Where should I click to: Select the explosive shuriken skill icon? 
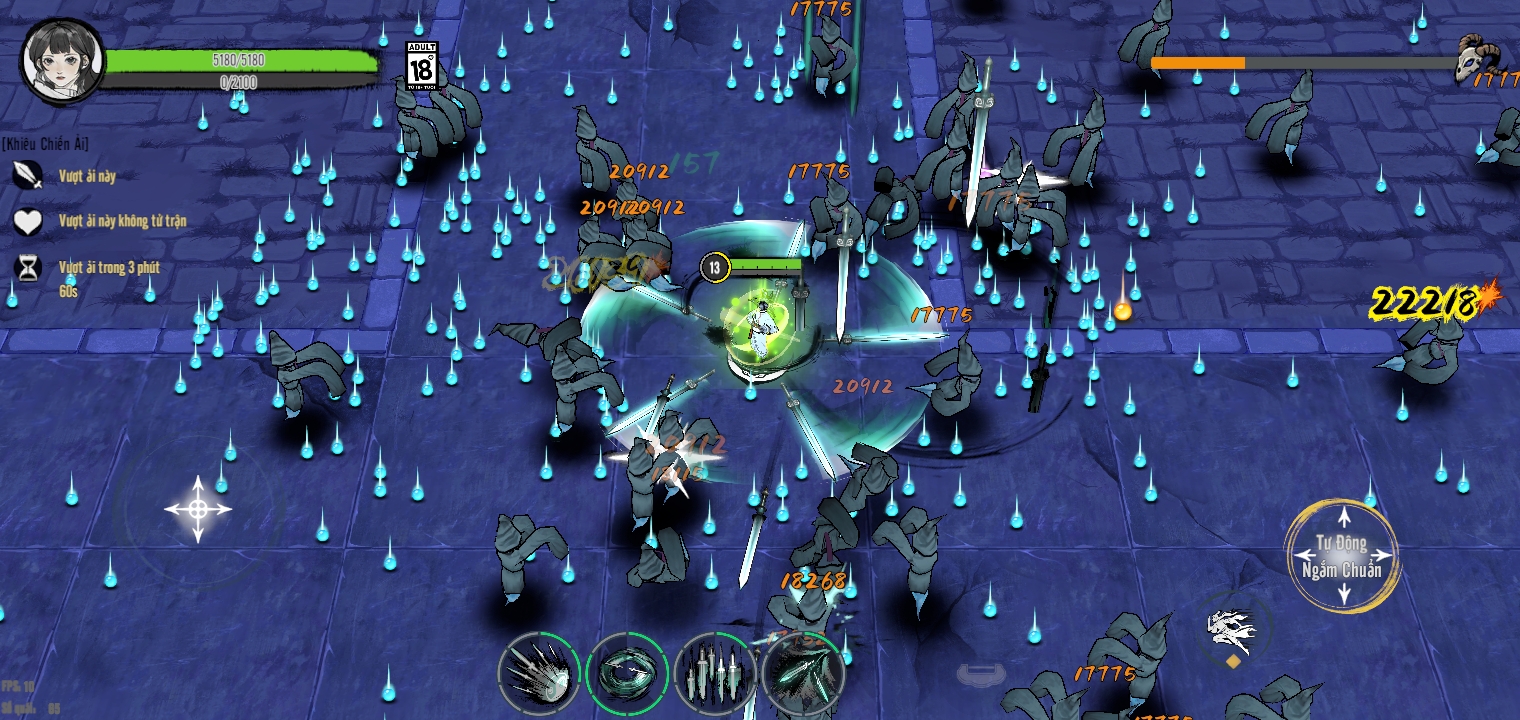click(538, 672)
